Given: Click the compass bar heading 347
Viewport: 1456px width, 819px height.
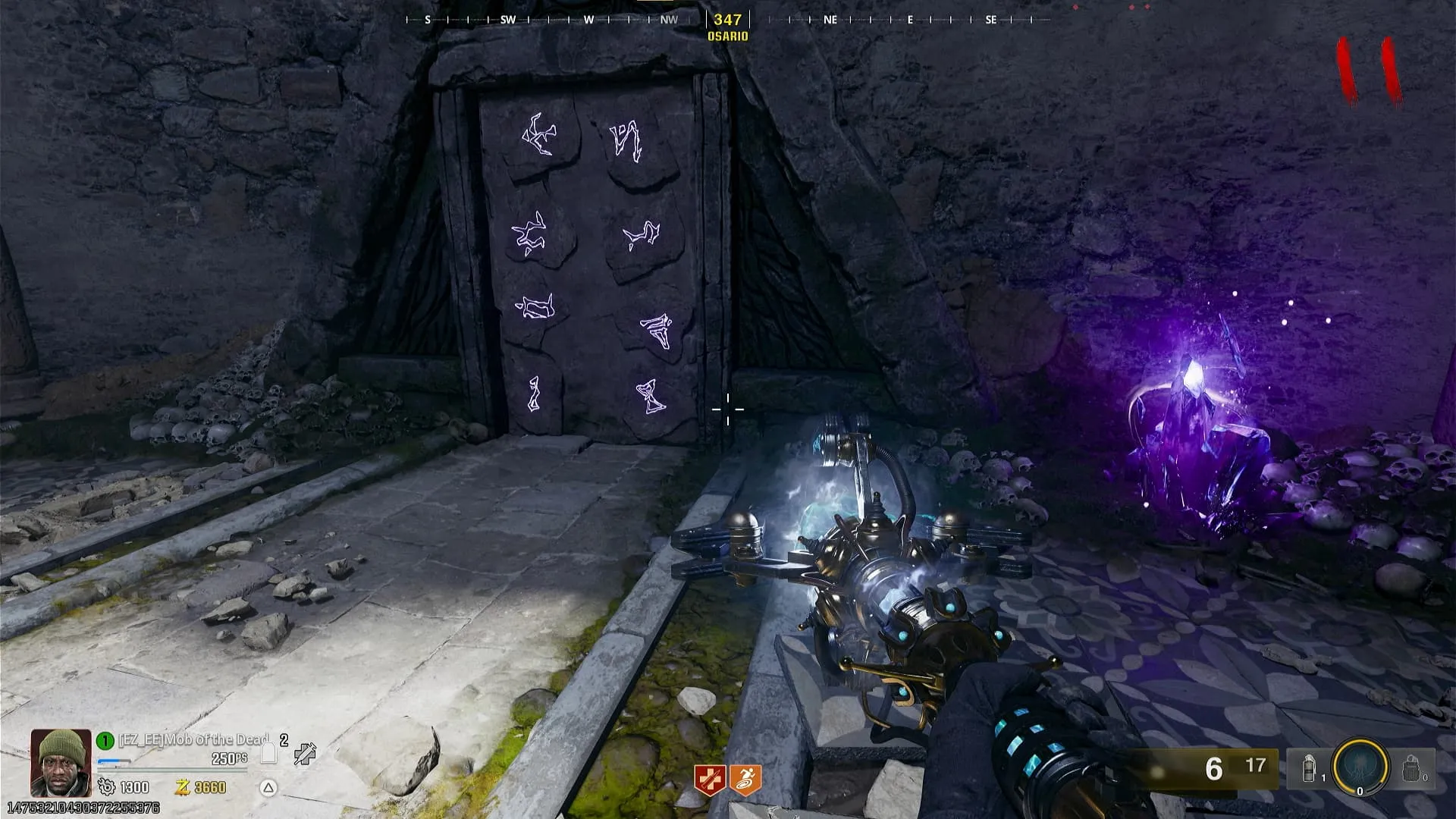Looking at the screenshot, I should click(727, 20).
